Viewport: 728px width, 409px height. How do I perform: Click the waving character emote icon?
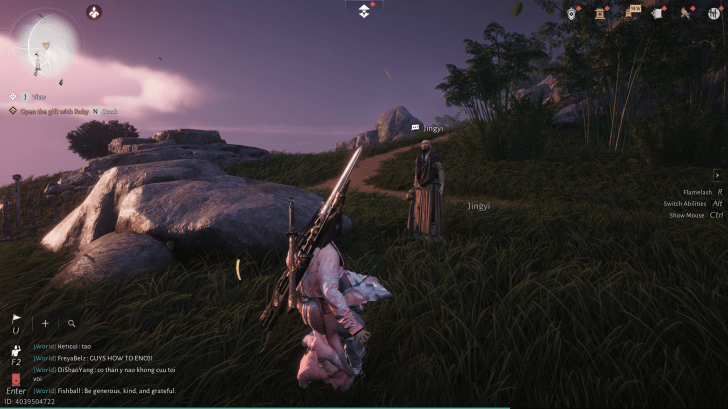[16, 350]
